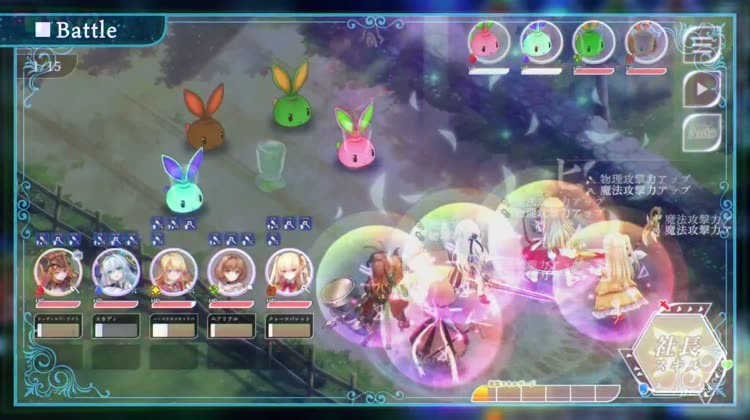Choose the blonde character with green gem portrait
This screenshot has height=420, width=750.
(x=172, y=270)
